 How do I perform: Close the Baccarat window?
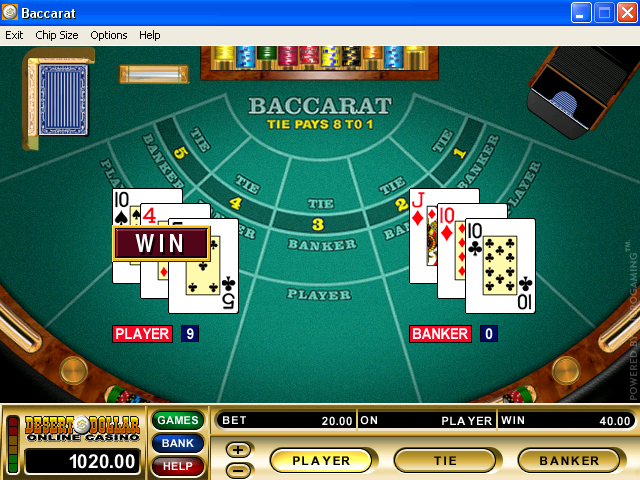pos(626,13)
